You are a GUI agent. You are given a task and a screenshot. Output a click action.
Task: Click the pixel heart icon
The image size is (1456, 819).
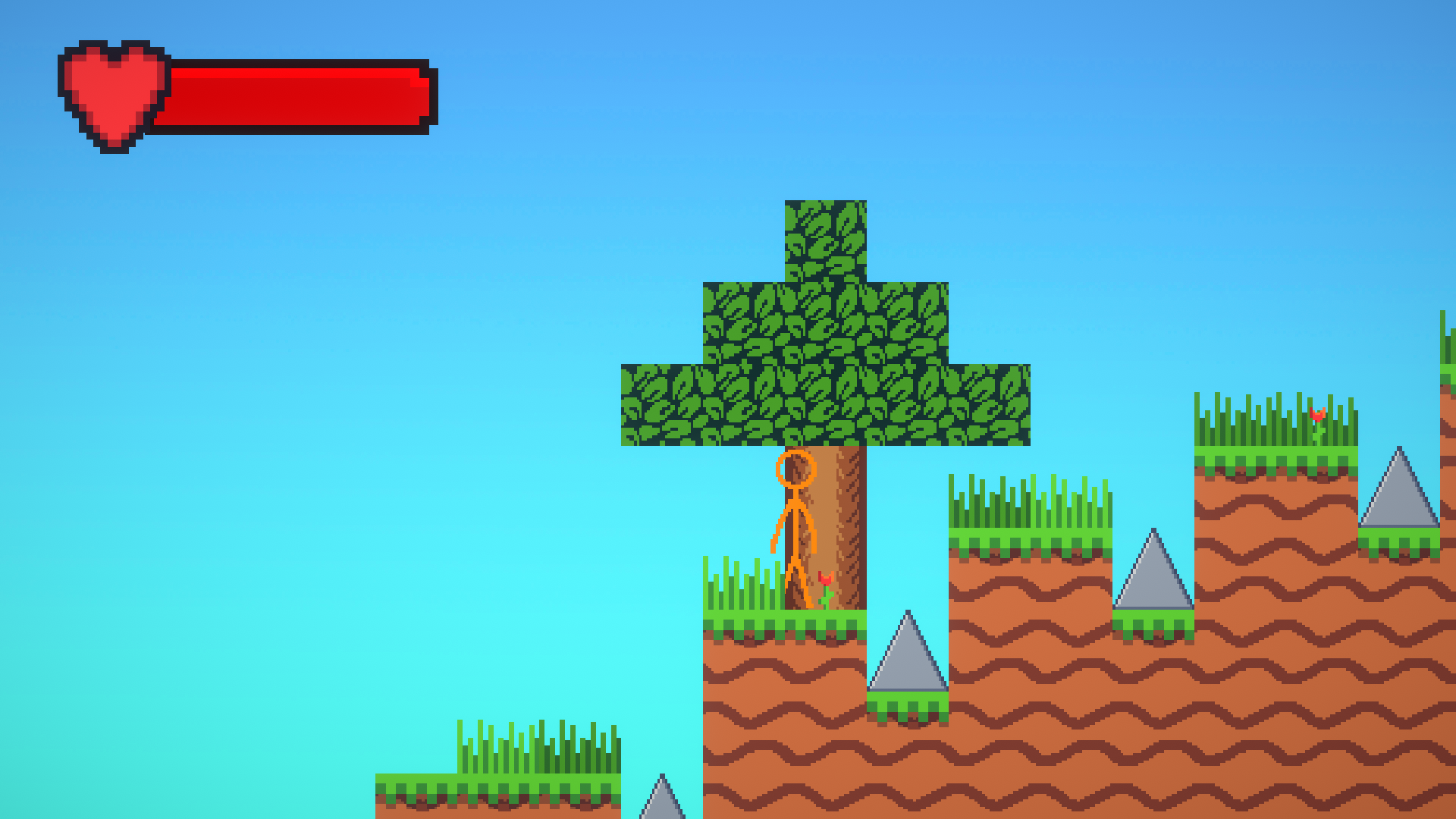pos(112,91)
